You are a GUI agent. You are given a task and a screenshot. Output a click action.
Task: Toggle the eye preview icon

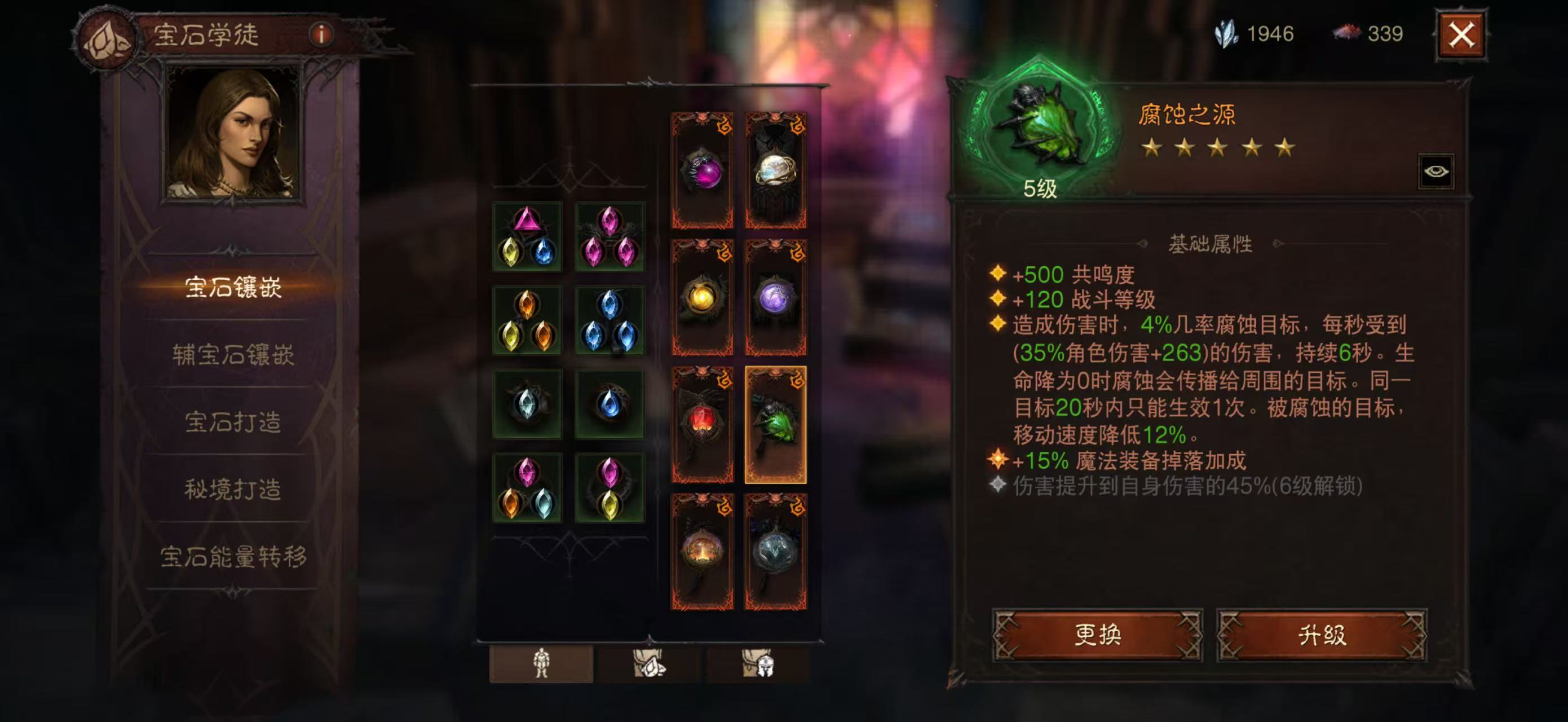click(x=1436, y=171)
